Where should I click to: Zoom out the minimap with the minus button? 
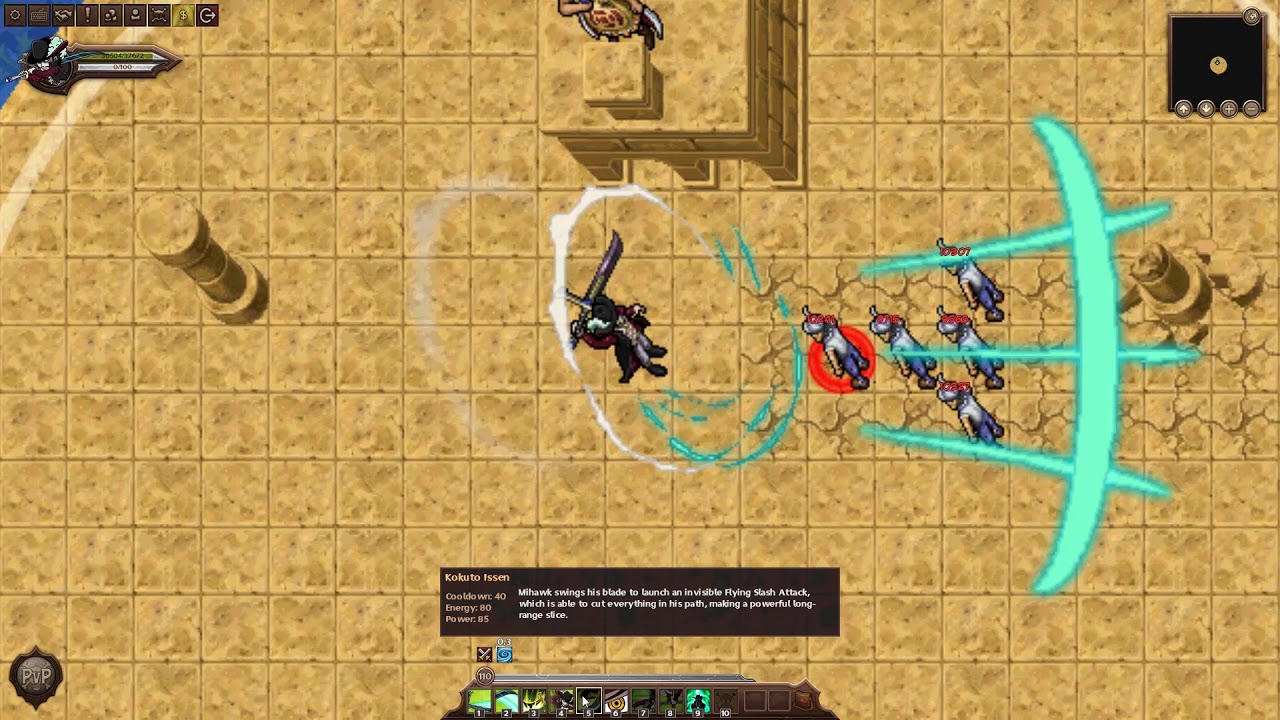[1250, 108]
